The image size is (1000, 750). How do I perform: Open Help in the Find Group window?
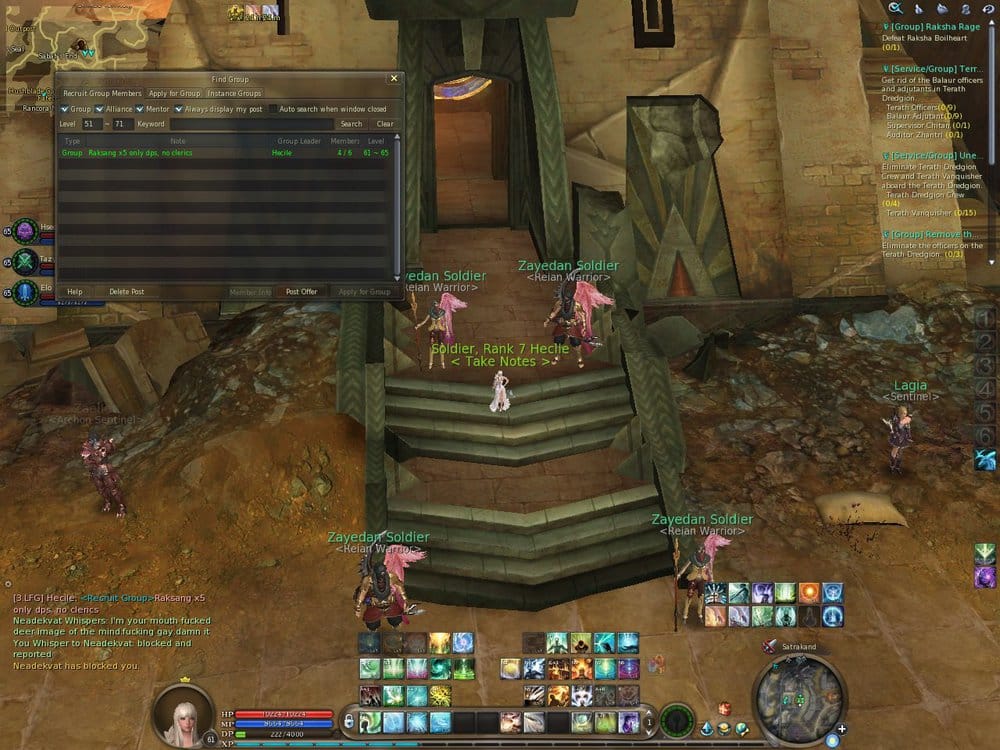click(x=74, y=292)
